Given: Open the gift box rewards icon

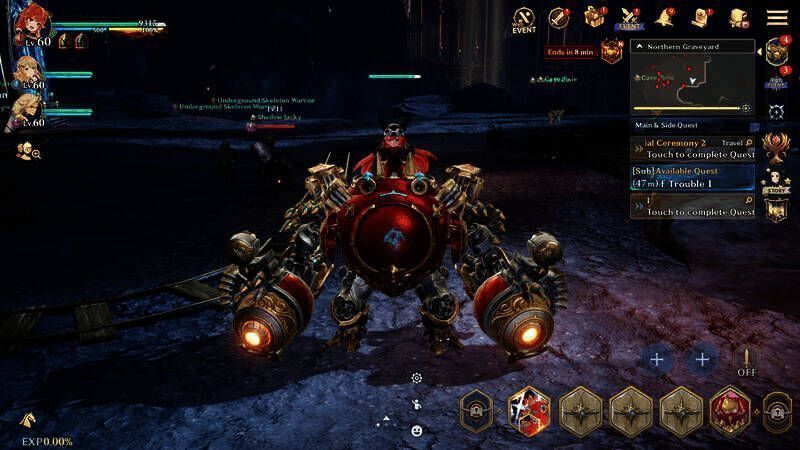Looking at the screenshot, I should point(595,18).
